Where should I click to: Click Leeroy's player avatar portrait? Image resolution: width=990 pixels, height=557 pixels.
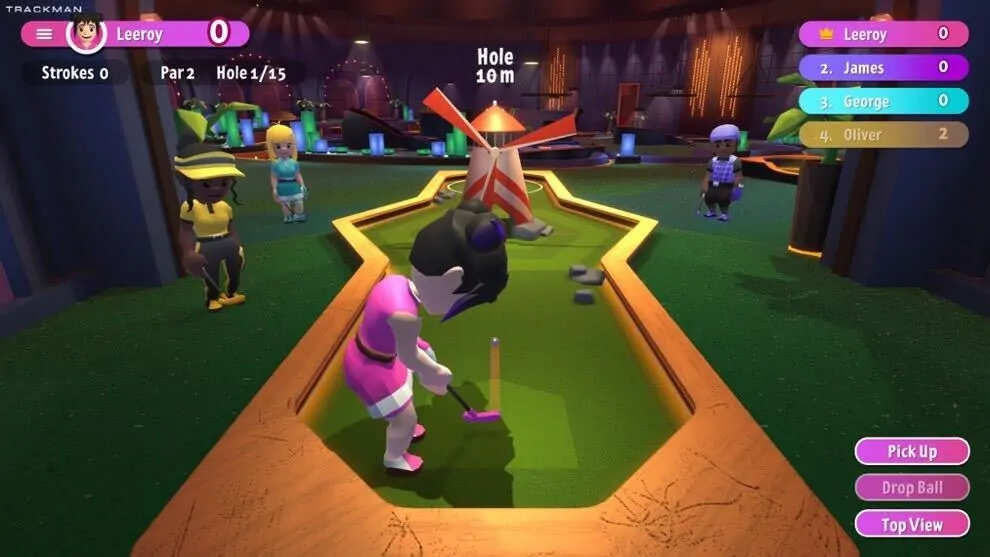[87, 33]
